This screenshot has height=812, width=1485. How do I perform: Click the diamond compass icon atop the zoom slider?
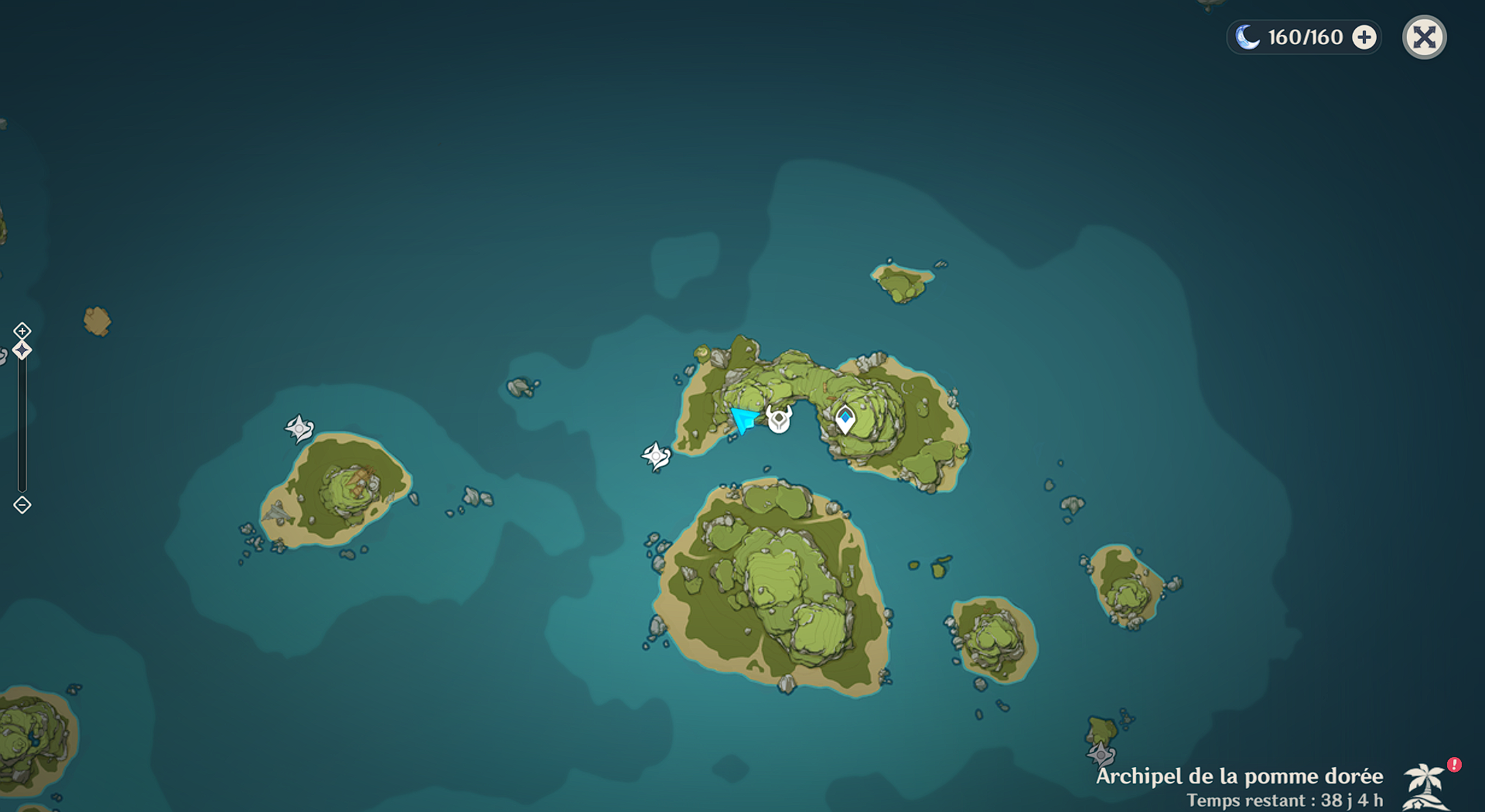(x=22, y=350)
